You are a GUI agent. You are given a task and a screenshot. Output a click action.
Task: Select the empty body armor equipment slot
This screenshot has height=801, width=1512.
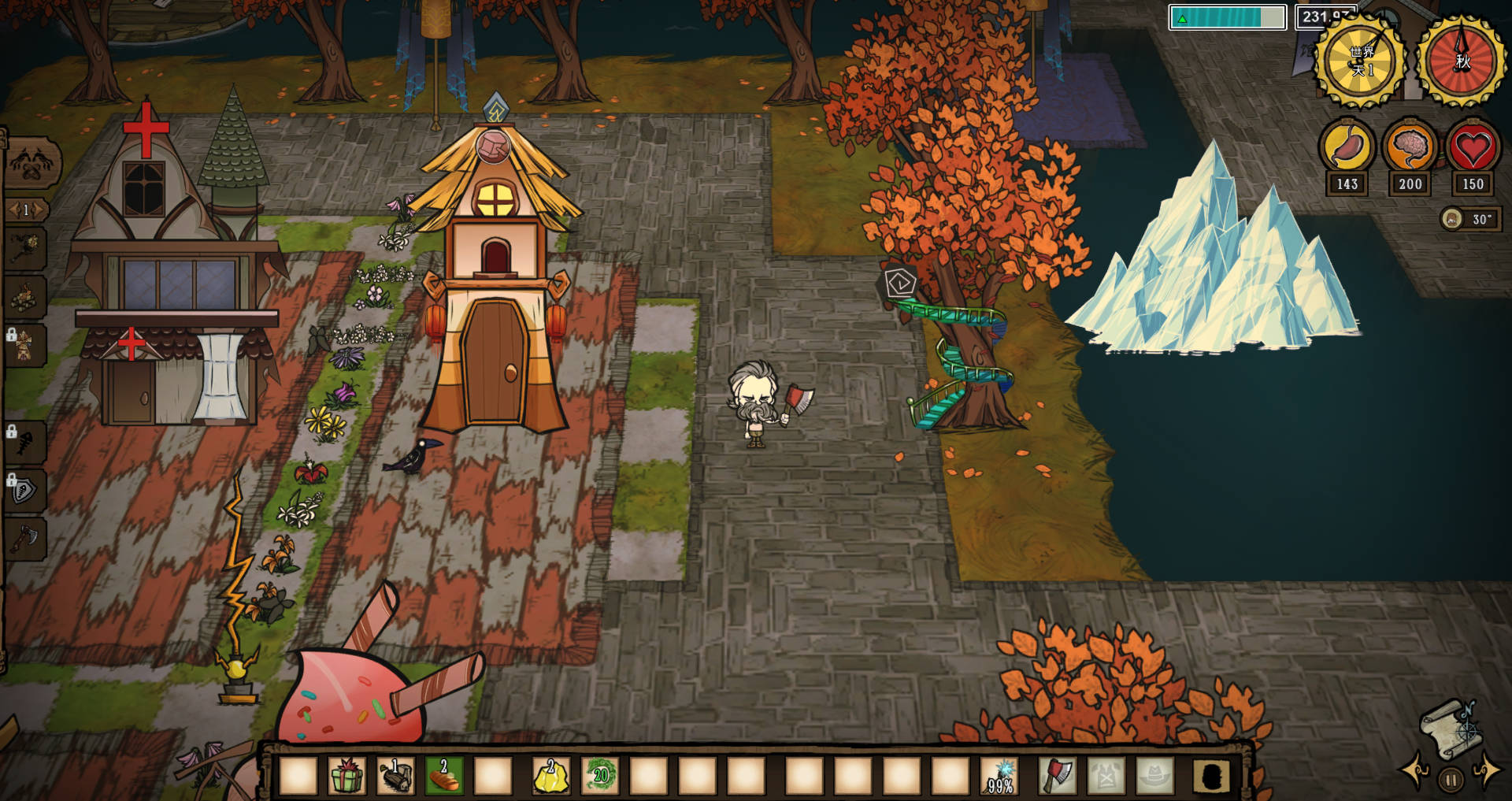click(x=1106, y=775)
